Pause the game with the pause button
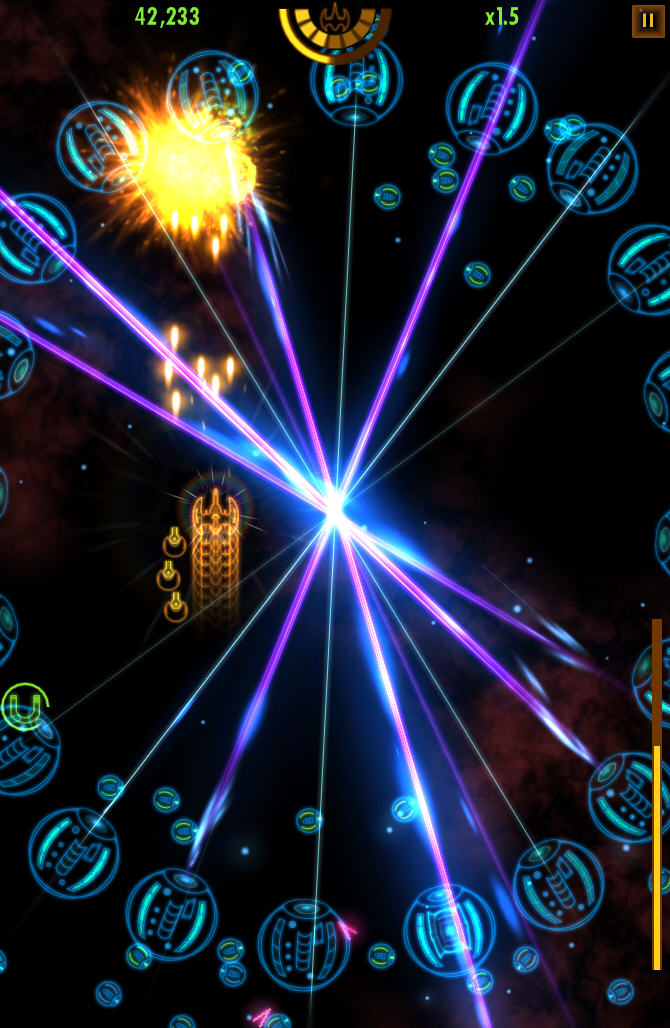 [x=648, y=20]
